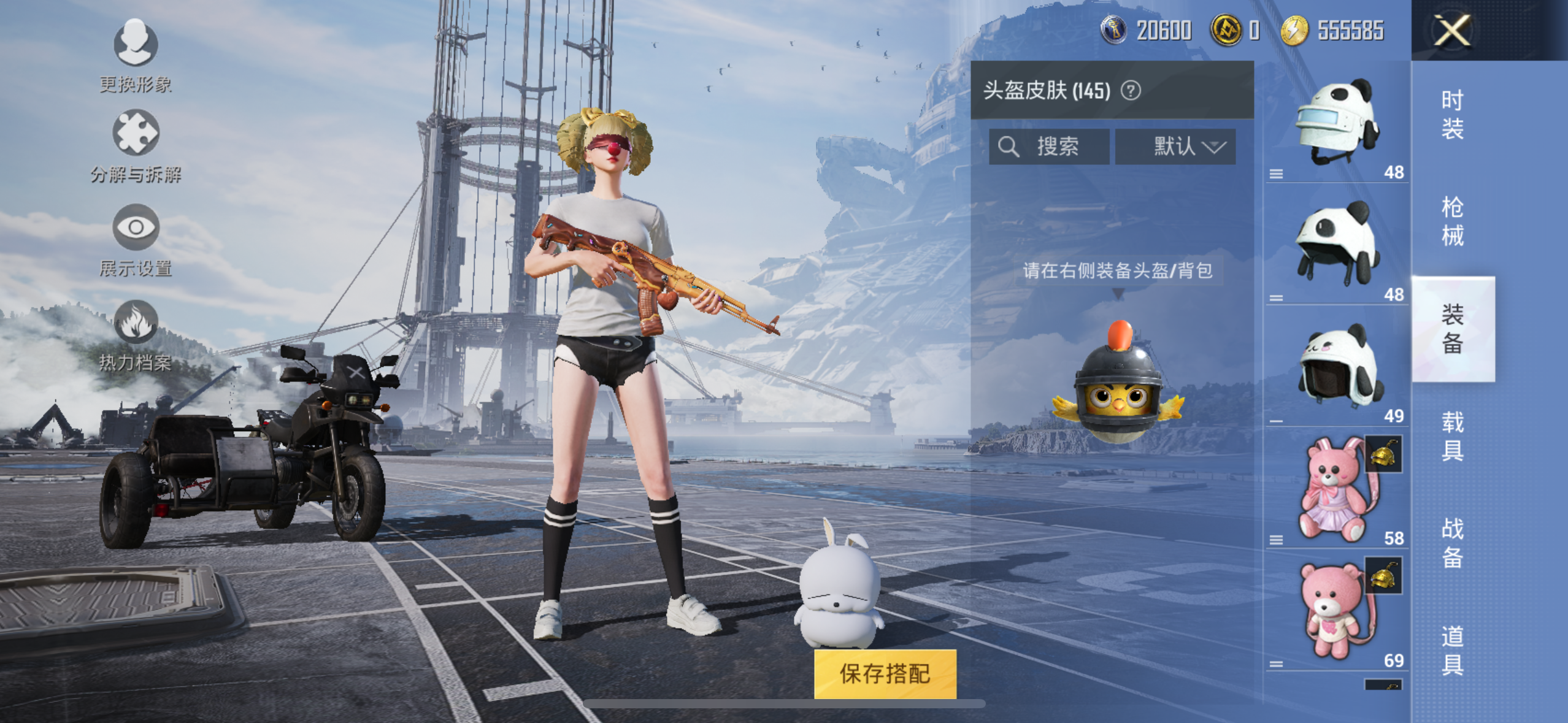This screenshot has height=723, width=1568.
Task: Switch to the 枪械 firearms tab
Action: click(x=1452, y=221)
